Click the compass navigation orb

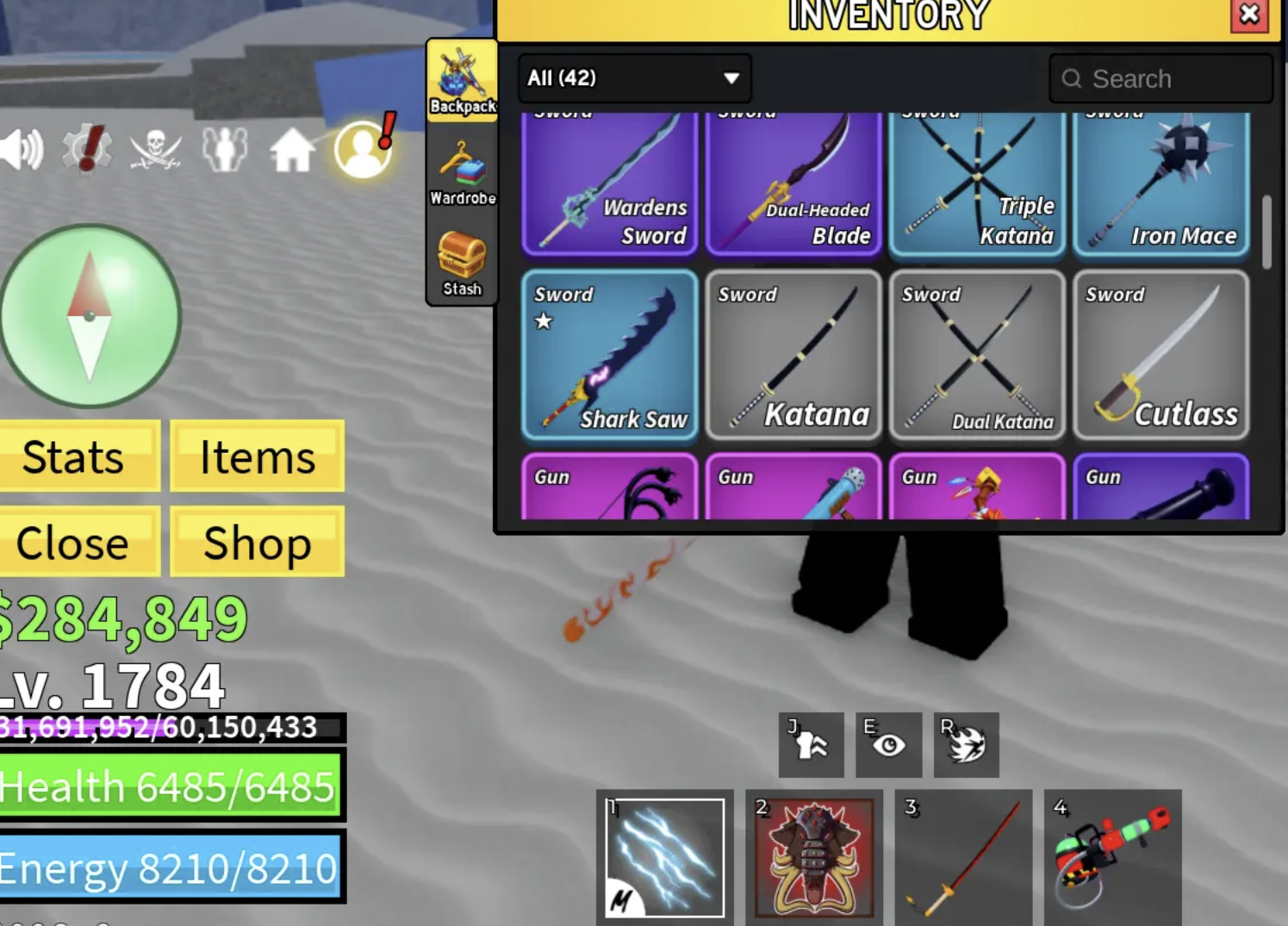pyautogui.click(x=89, y=317)
